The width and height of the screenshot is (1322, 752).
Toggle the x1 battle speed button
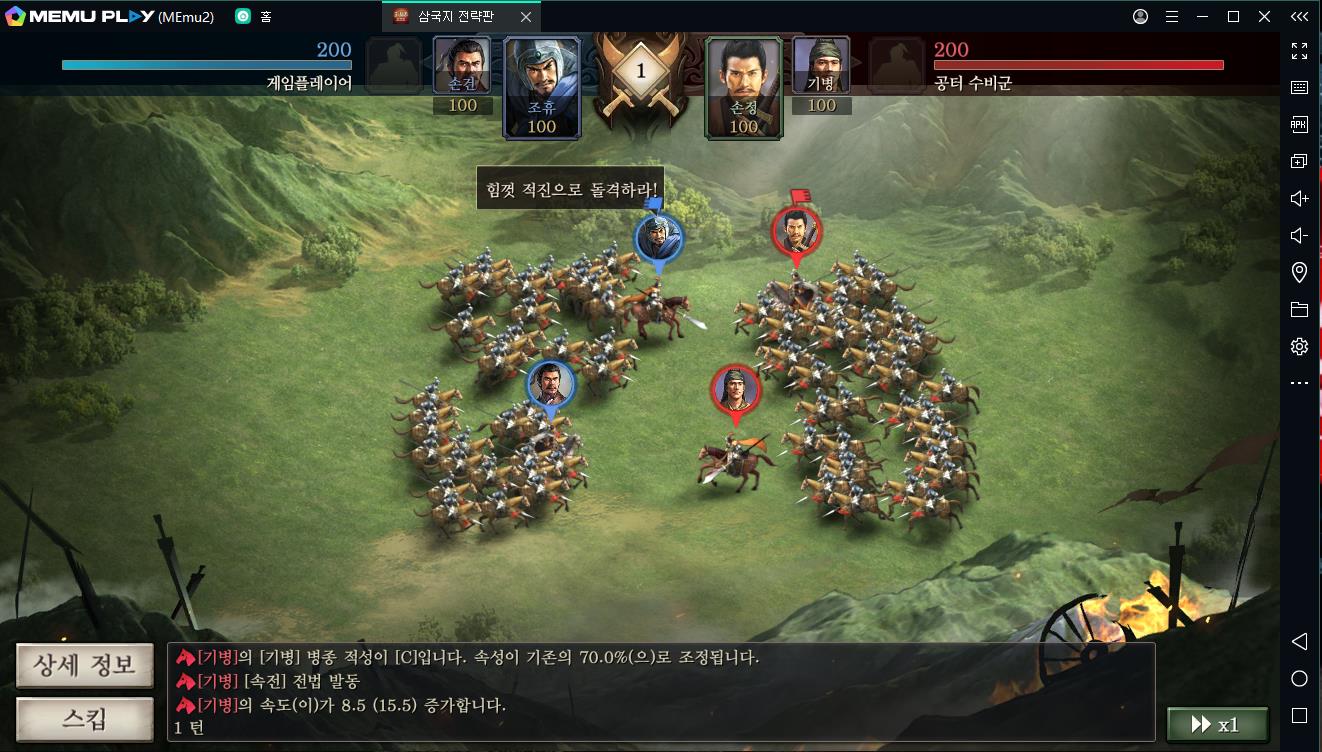1217,725
